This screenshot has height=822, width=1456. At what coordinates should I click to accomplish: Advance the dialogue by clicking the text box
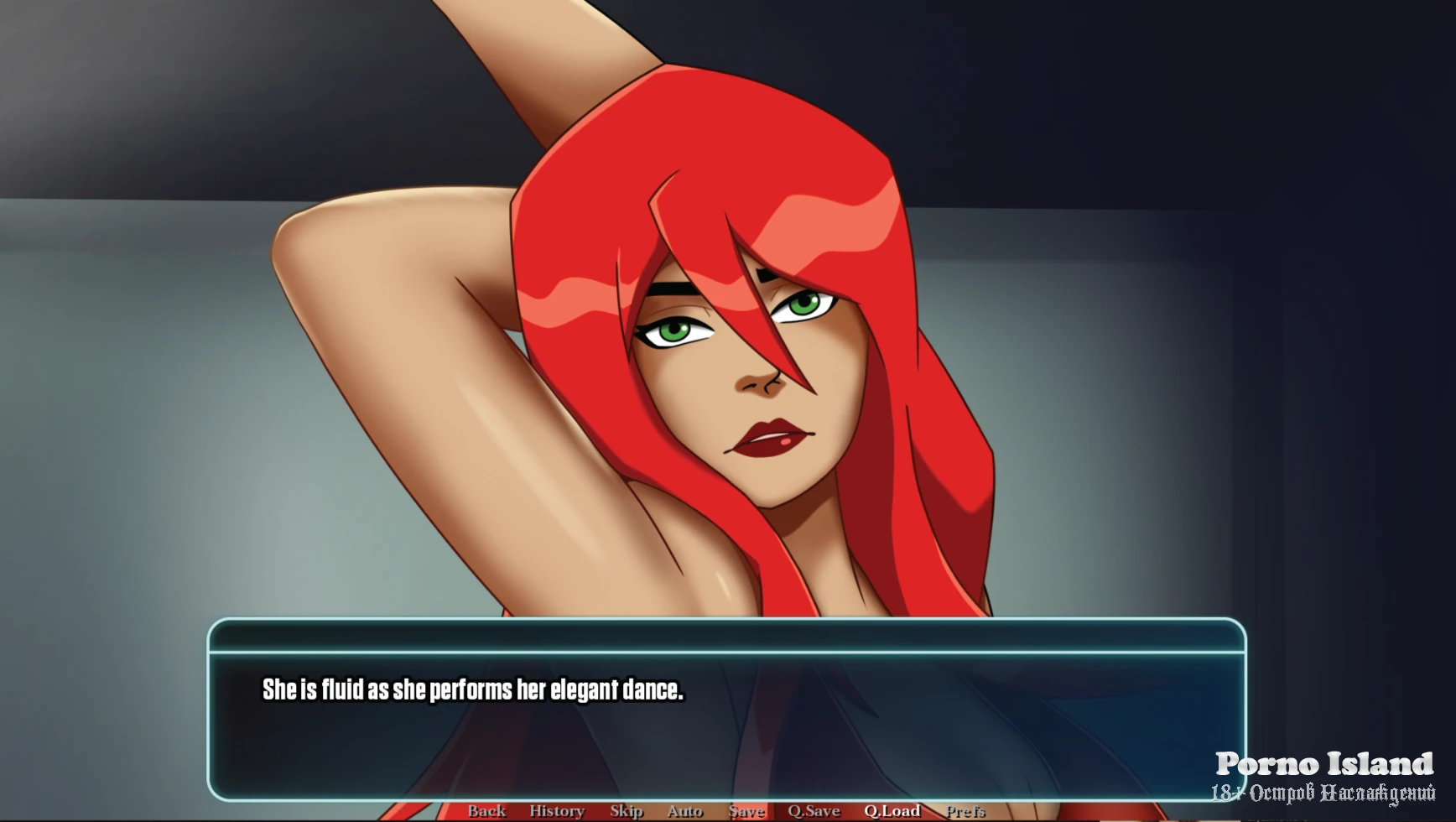tap(726, 721)
